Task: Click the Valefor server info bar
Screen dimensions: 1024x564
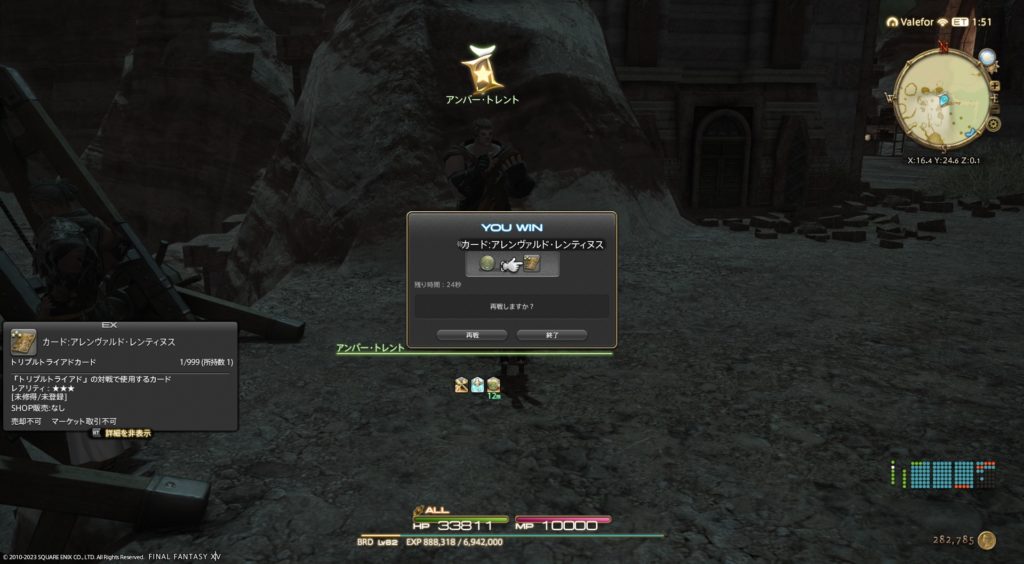Action: (x=911, y=22)
